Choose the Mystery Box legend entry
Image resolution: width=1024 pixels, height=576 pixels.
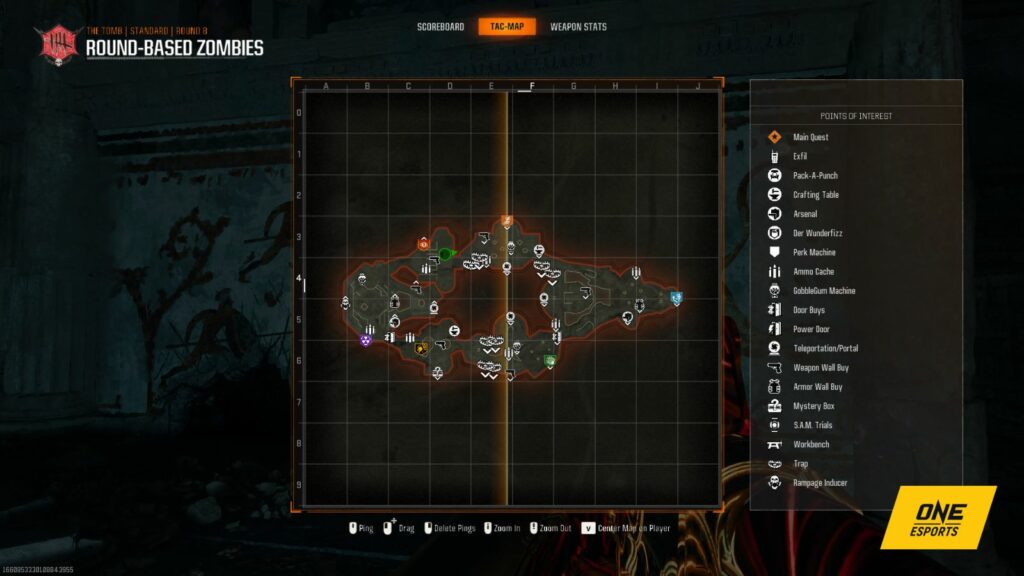click(x=812, y=406)
